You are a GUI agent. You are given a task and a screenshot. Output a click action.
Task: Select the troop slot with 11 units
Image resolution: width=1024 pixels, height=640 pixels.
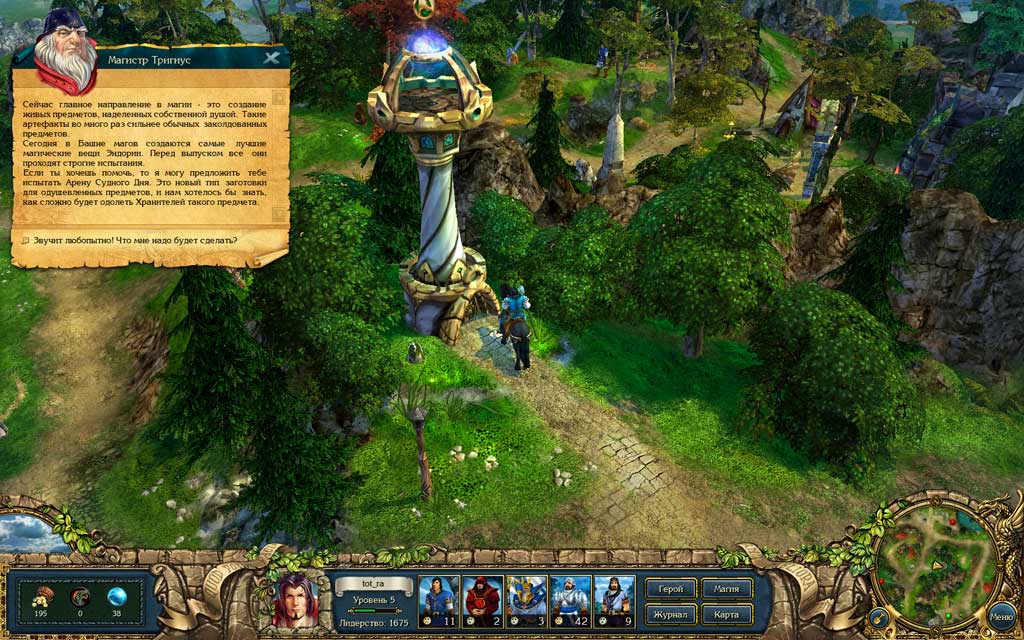pyautogui.click(x=438, y=601)
